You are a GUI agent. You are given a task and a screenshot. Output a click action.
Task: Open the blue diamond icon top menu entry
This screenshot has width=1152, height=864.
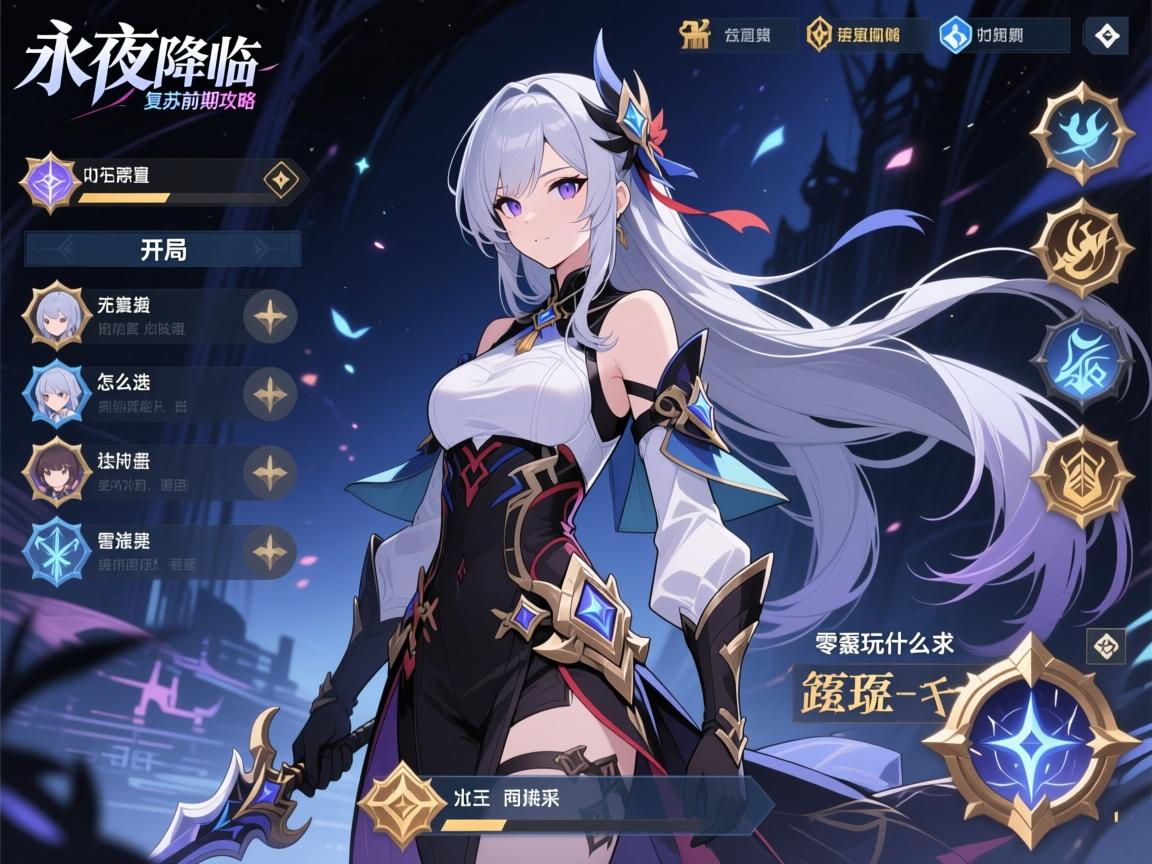[1001, 36]
